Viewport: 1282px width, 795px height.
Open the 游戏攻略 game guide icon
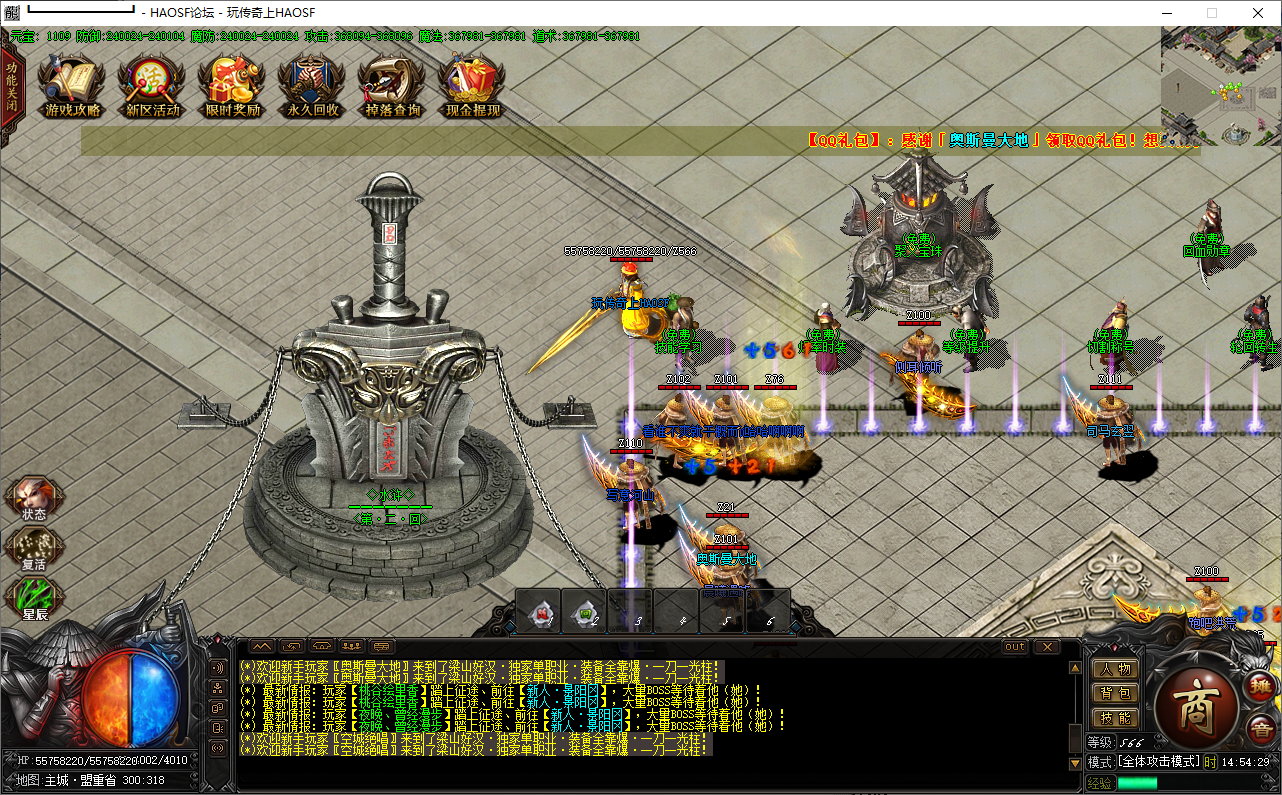point(72,85)
